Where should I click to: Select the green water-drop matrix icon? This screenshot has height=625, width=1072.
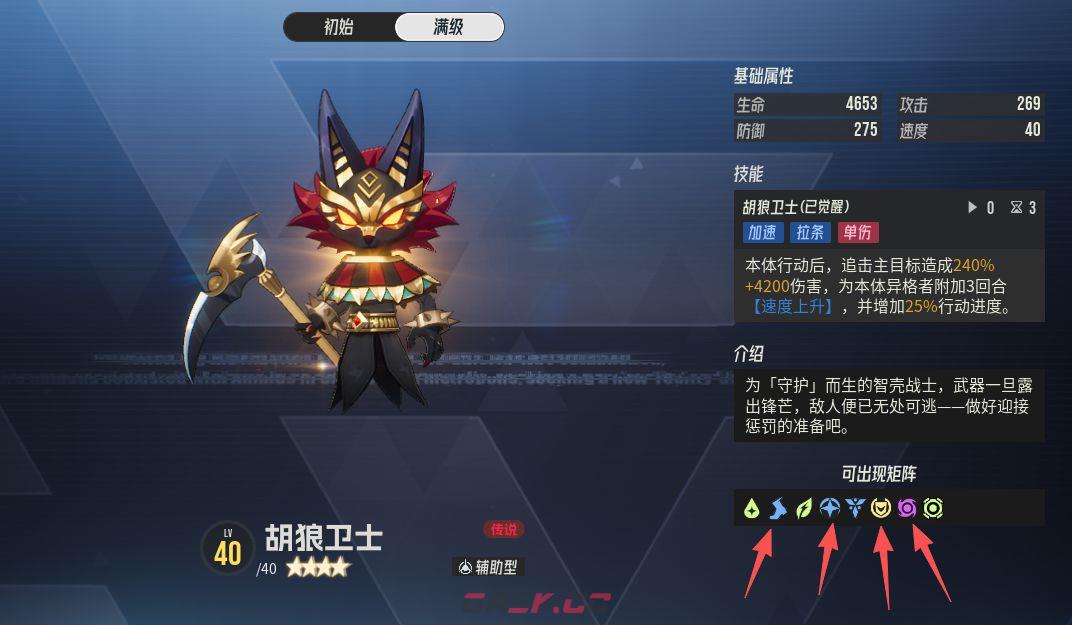pyautogui.click(x=752, y=509)
